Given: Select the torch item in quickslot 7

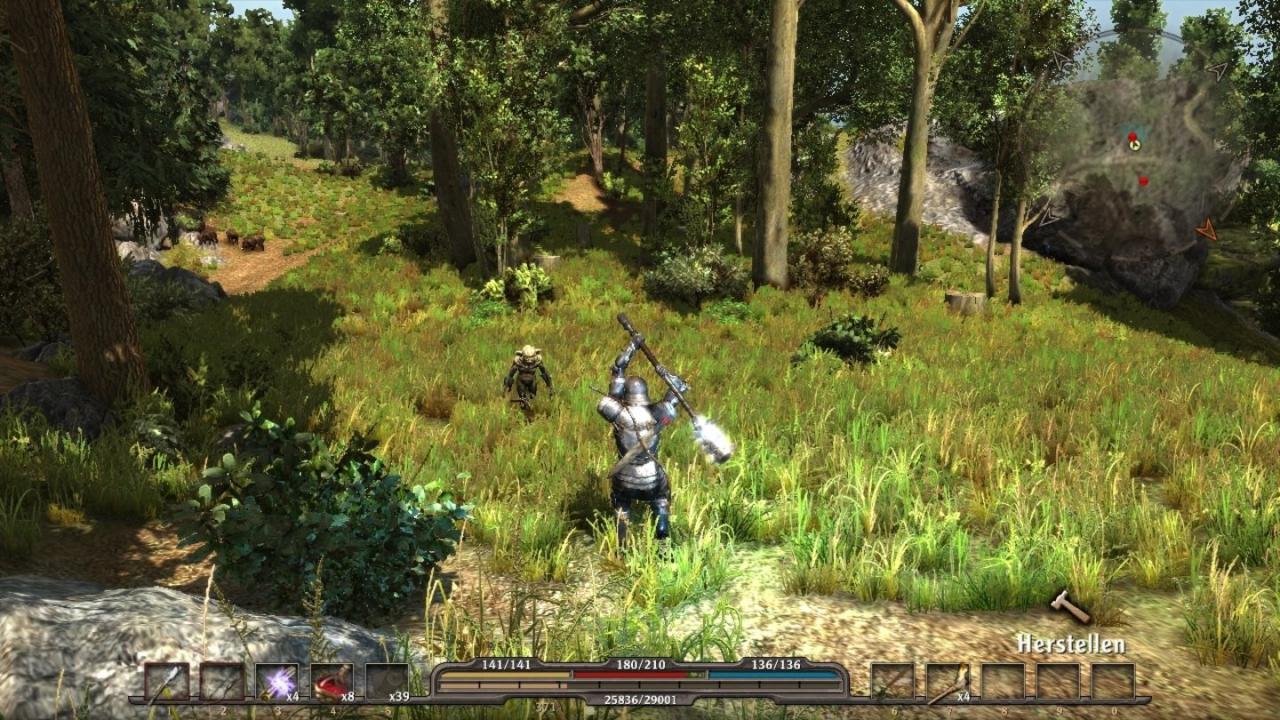Looking at the screenshot, I should (x=947, y=681).
